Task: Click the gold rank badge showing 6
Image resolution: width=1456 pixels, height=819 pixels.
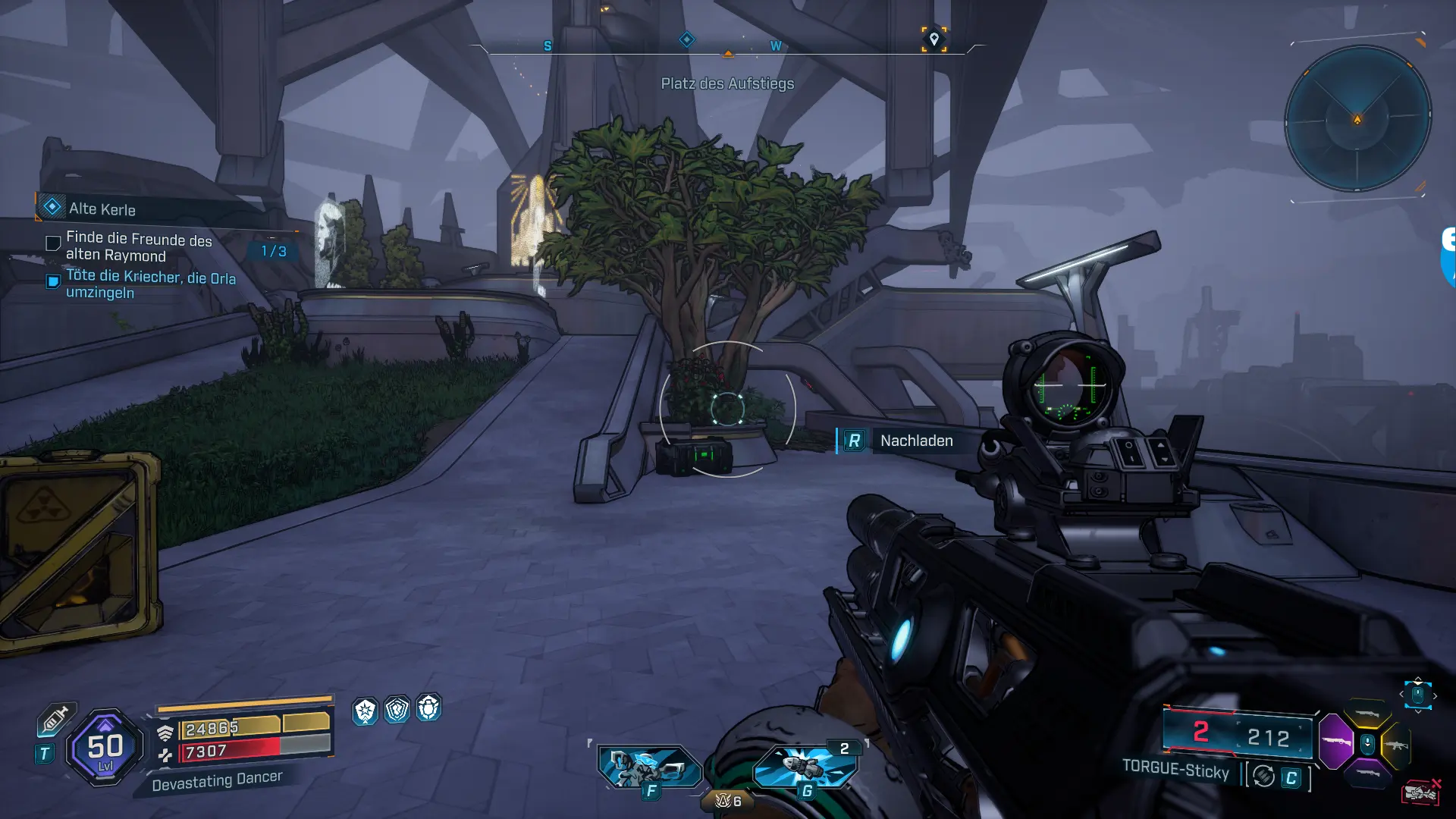Action: 728,801
